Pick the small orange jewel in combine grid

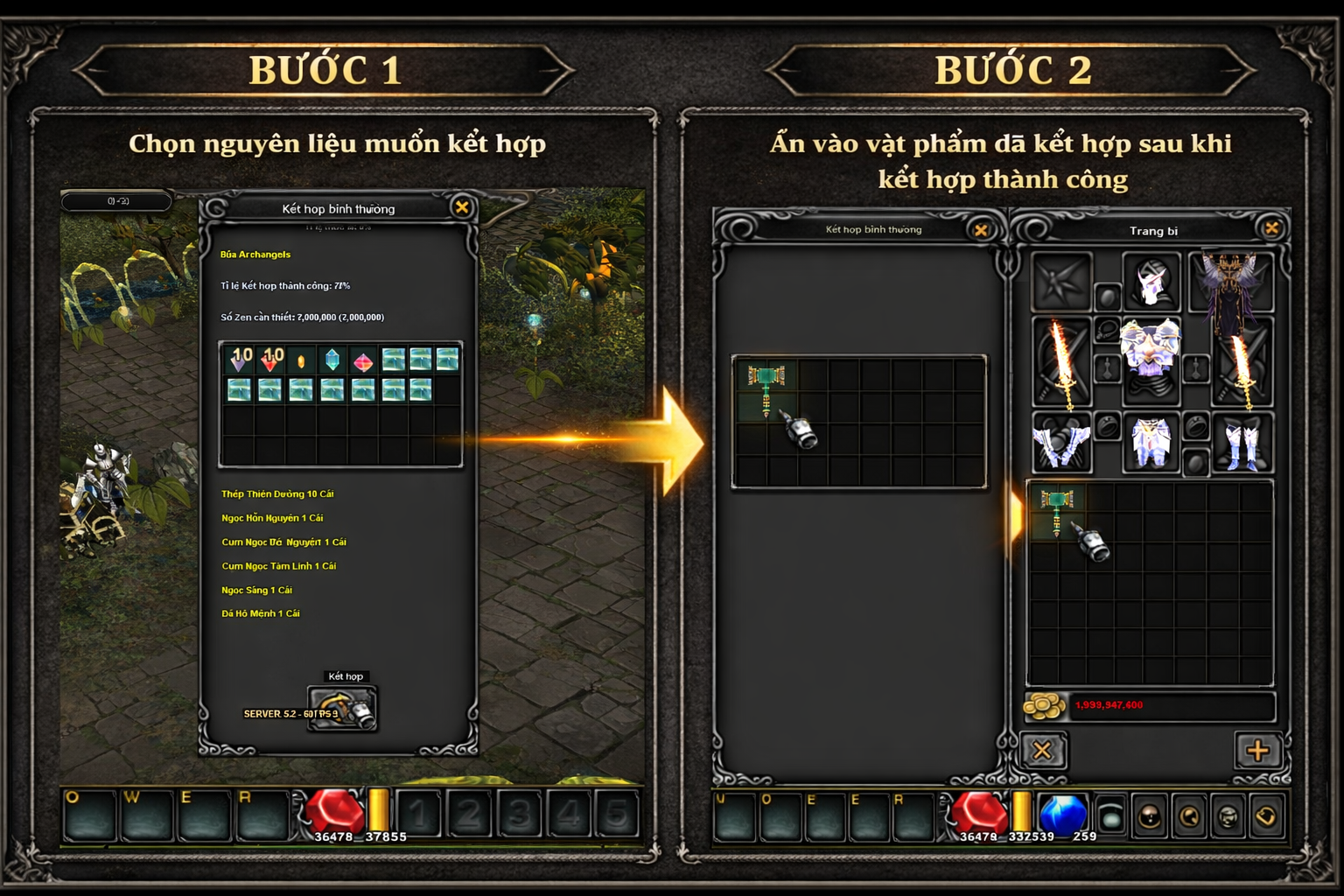coord(301,360)
